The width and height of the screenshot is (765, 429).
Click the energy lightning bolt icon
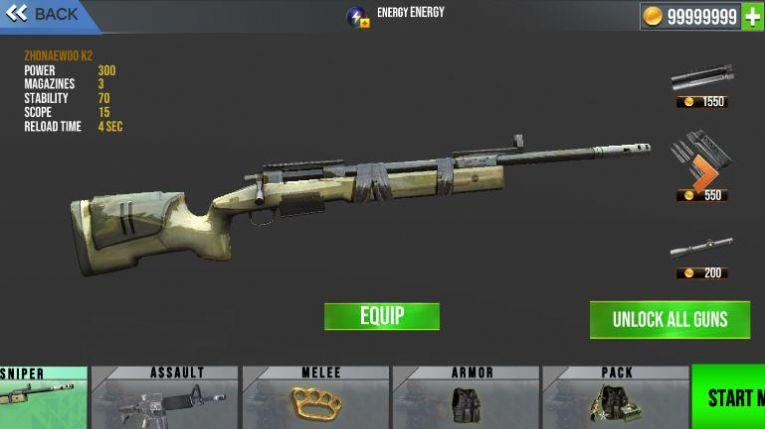point(357,17)
